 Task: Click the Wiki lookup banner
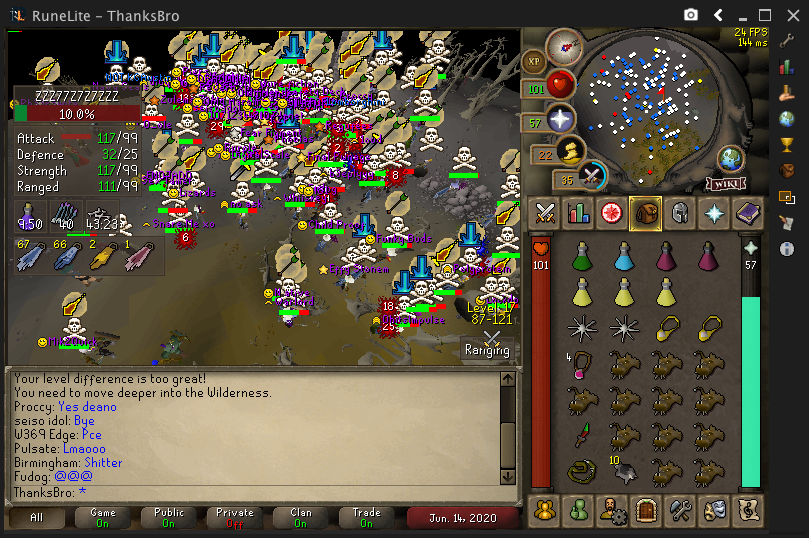[727, 183]
